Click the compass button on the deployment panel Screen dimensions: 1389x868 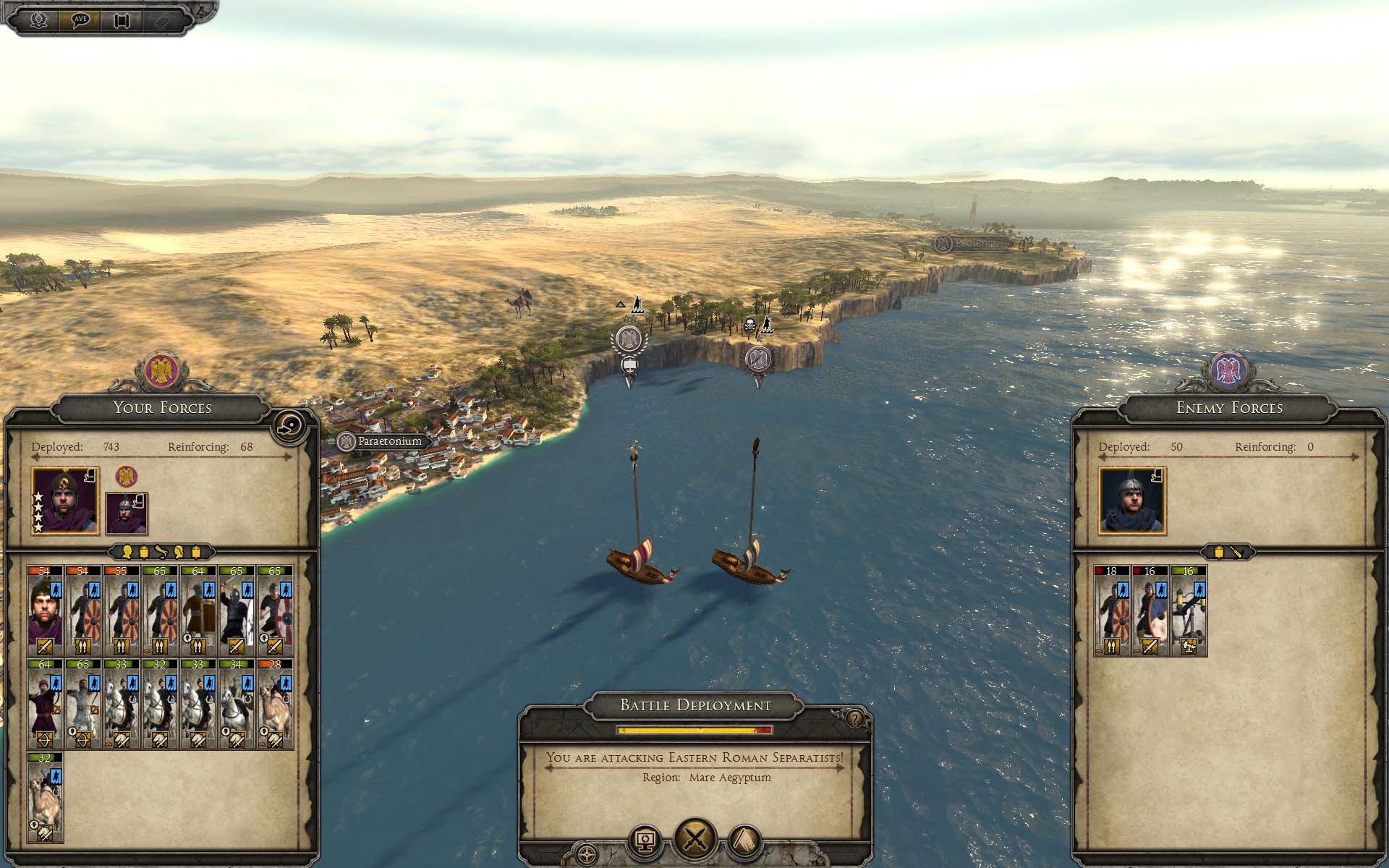[x=587, y=852]
